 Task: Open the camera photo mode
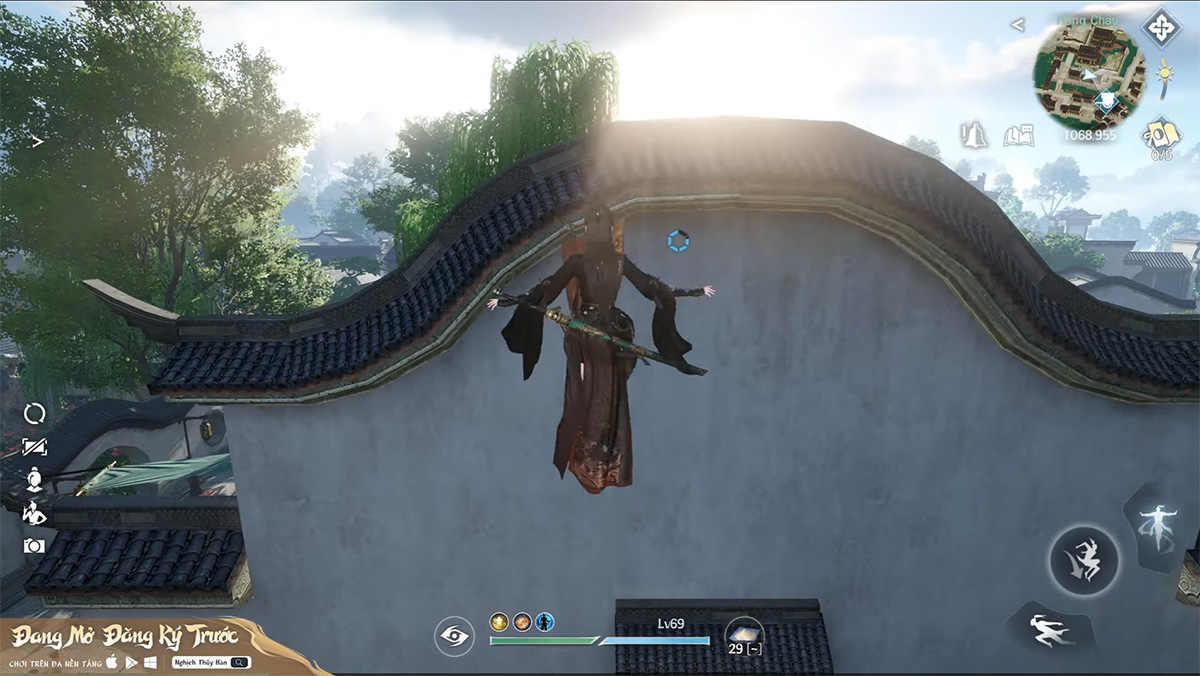point(35,546)
